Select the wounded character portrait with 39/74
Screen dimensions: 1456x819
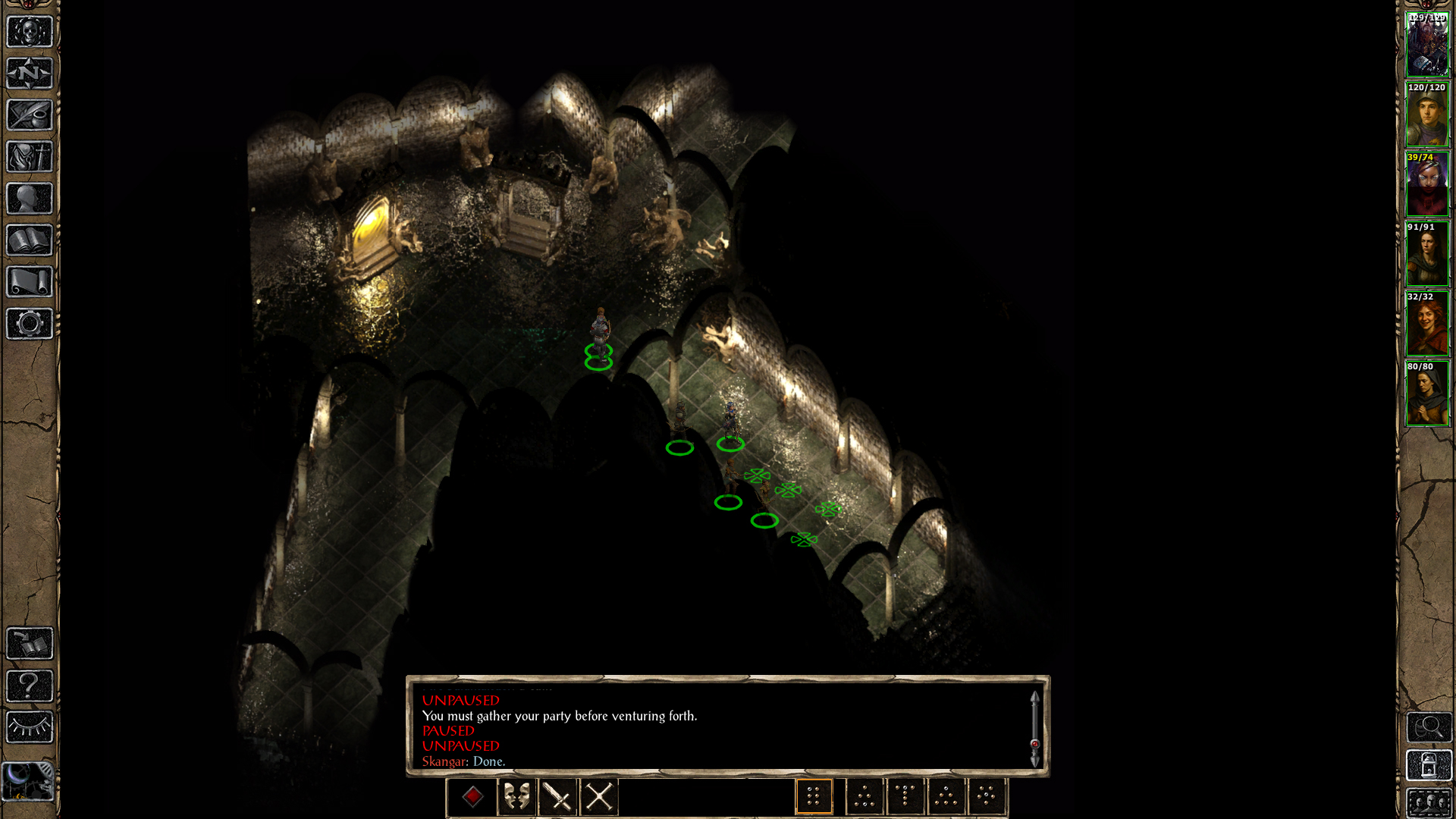click(1427, 184)
